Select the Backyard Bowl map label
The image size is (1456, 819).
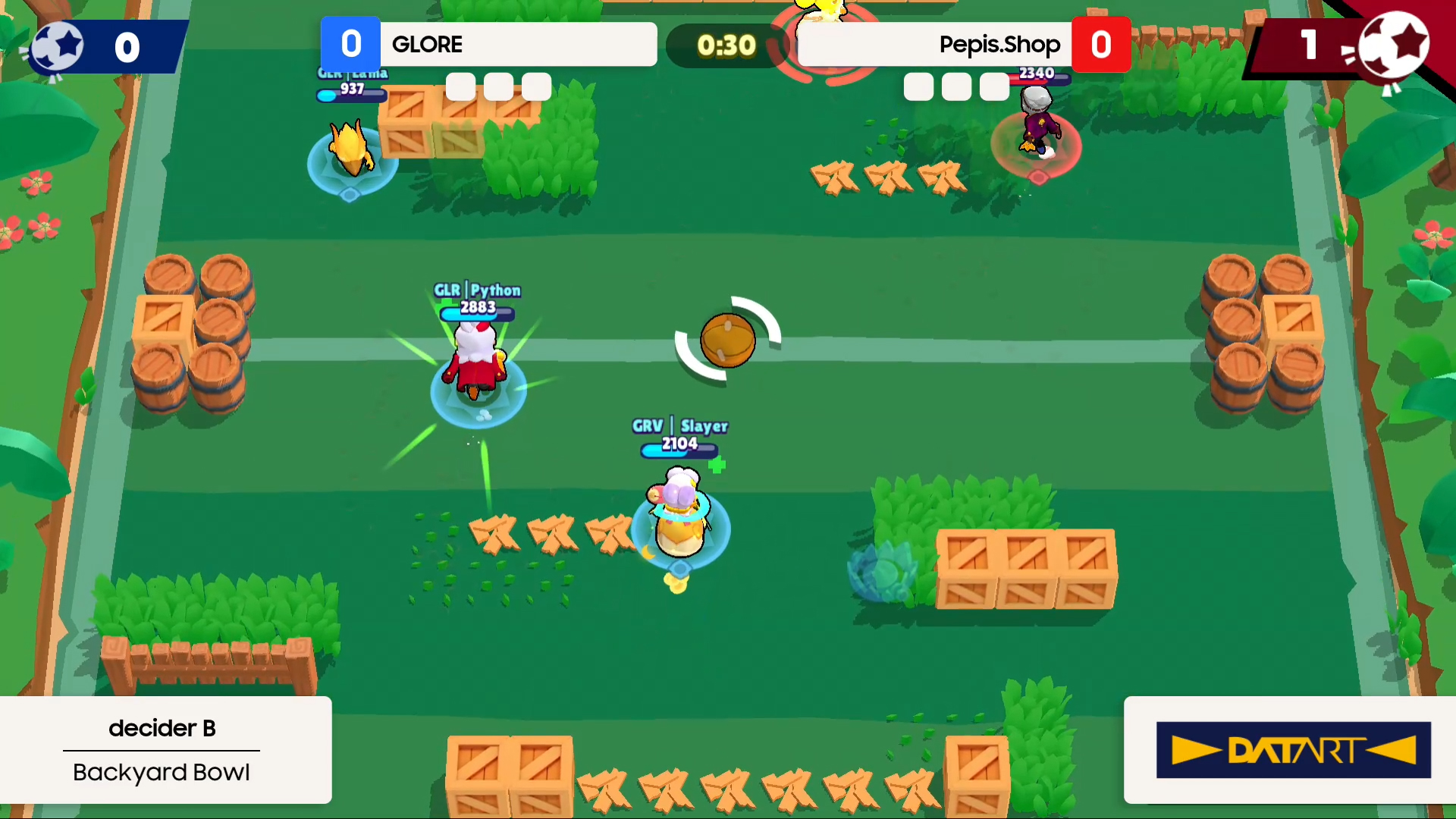(x=162, y=772)
